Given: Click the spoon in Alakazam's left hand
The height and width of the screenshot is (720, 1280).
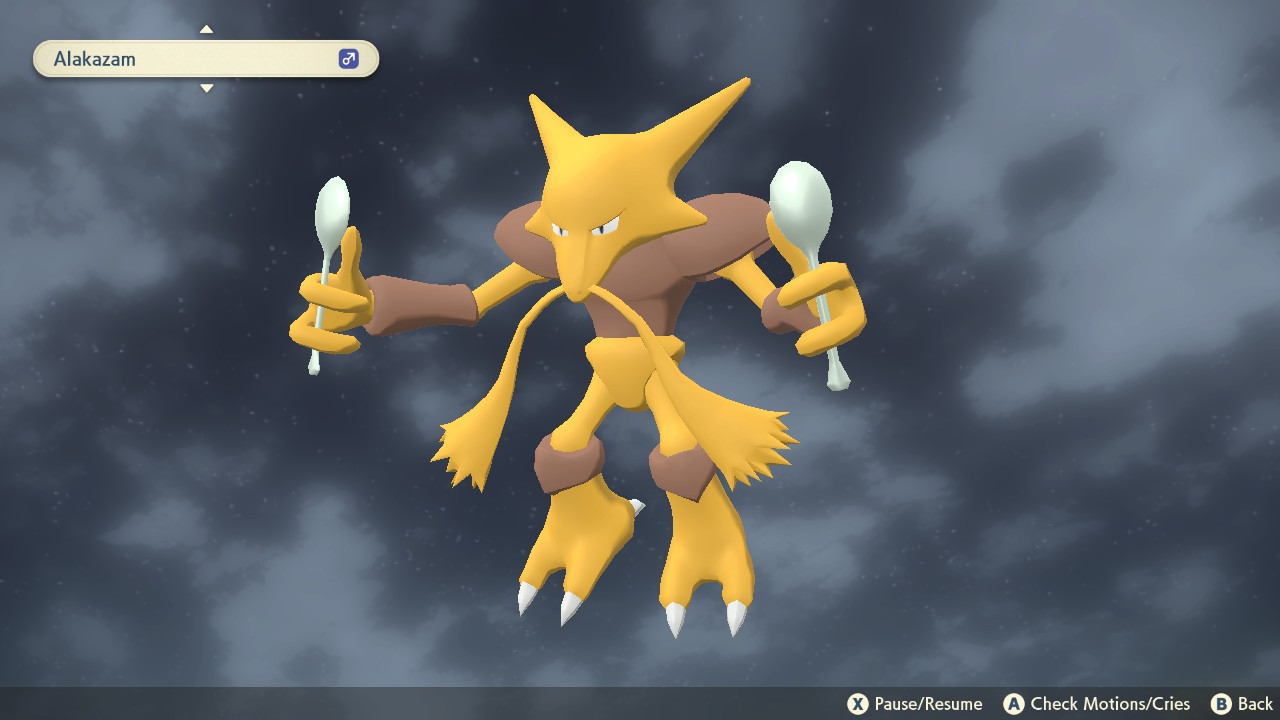Looking at the screenshot, I should tap(798, 200).
